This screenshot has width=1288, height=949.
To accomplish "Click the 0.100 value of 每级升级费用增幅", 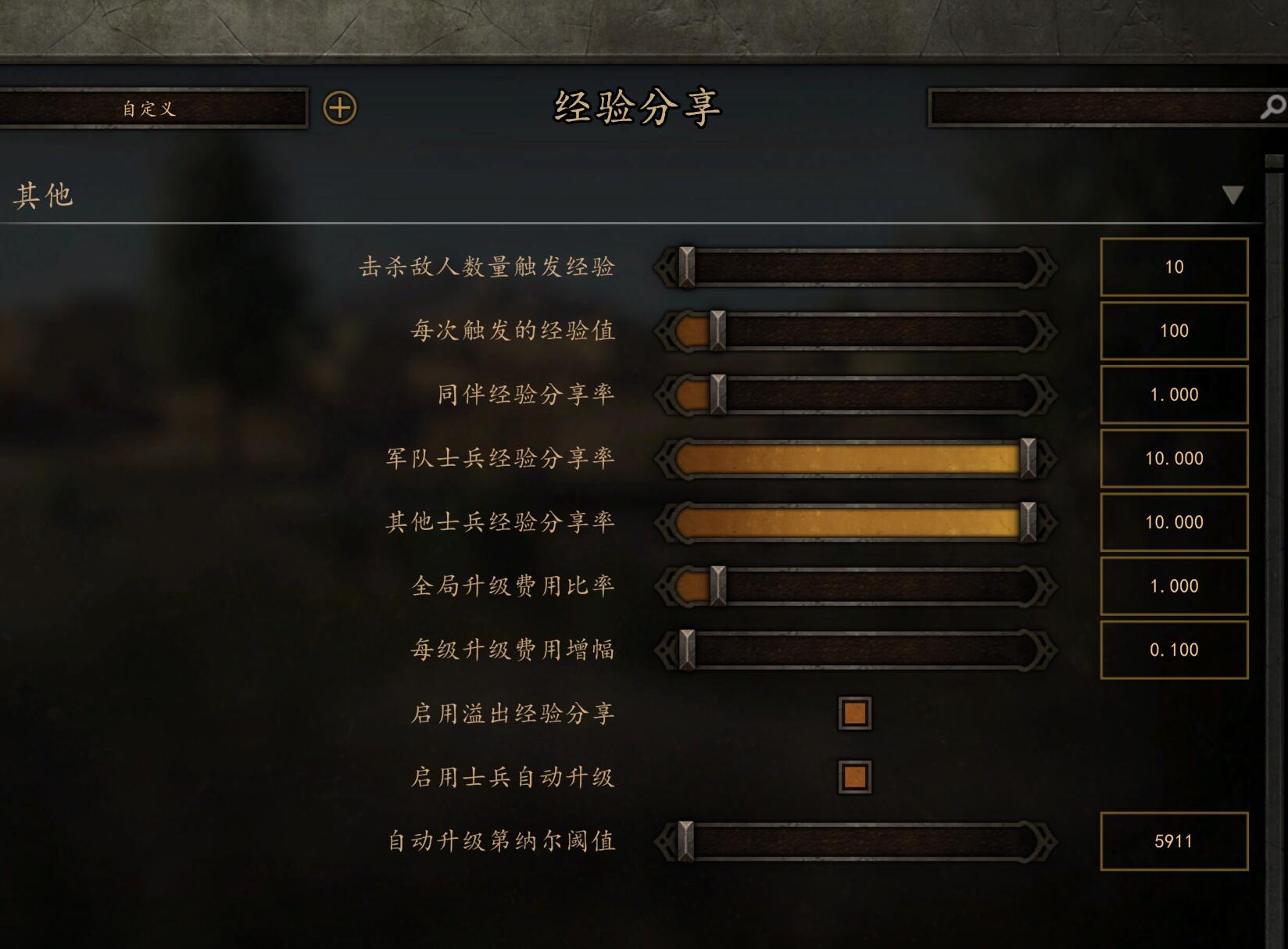I will click(x=1173, y=649).
